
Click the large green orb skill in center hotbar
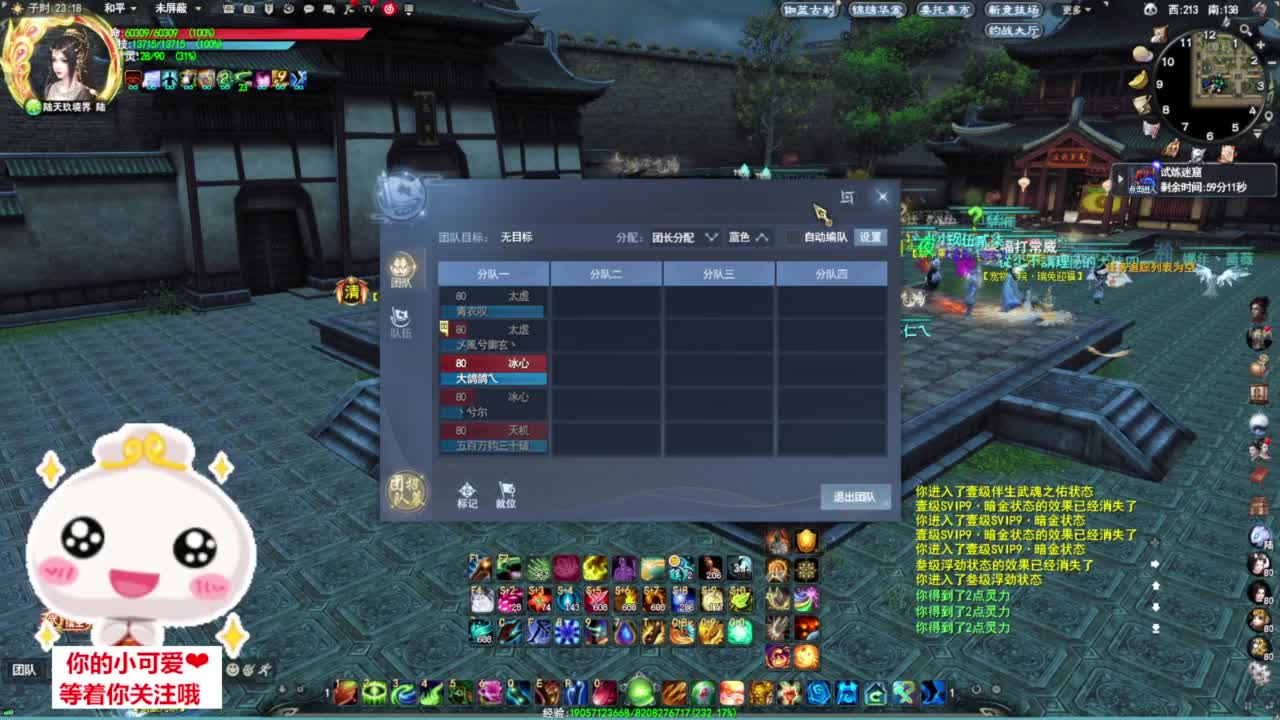[641, 691]
